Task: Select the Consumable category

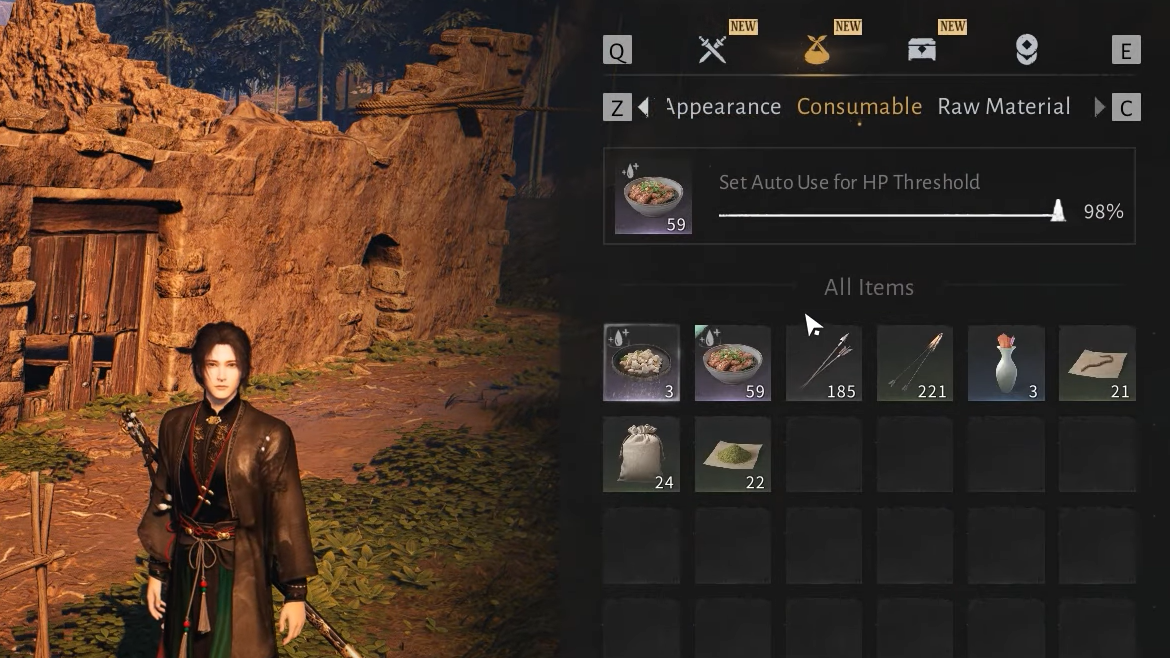Action: point(859,107)
